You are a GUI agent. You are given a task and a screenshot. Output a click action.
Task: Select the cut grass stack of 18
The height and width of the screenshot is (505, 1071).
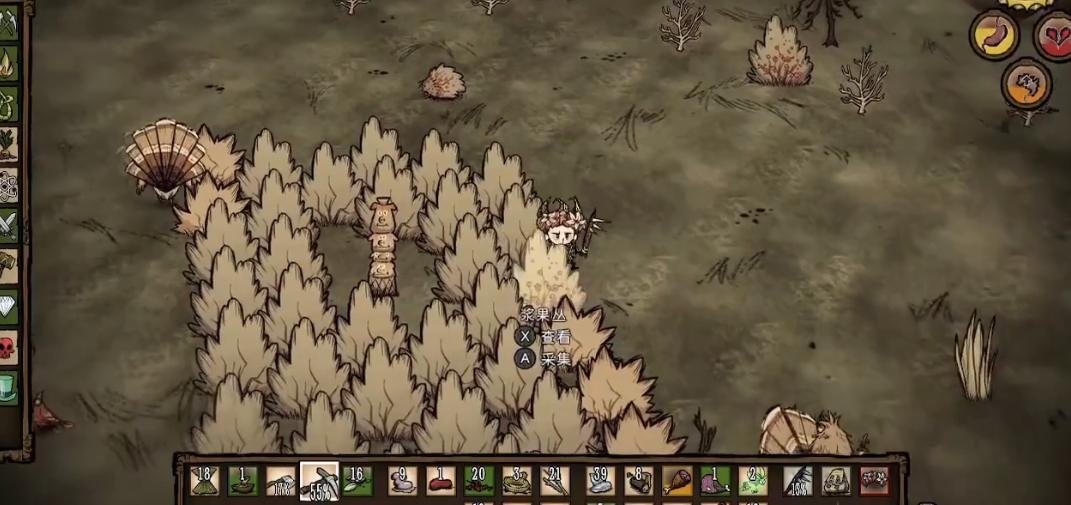click(205, 481)
